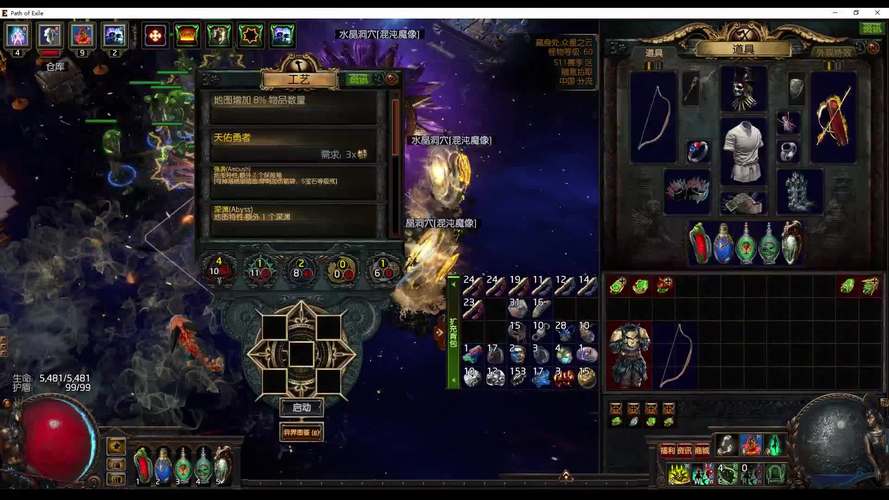Select the equipped quiver slot
The width and height of the screenshot is (889, 500).
(x=833, y=116)
